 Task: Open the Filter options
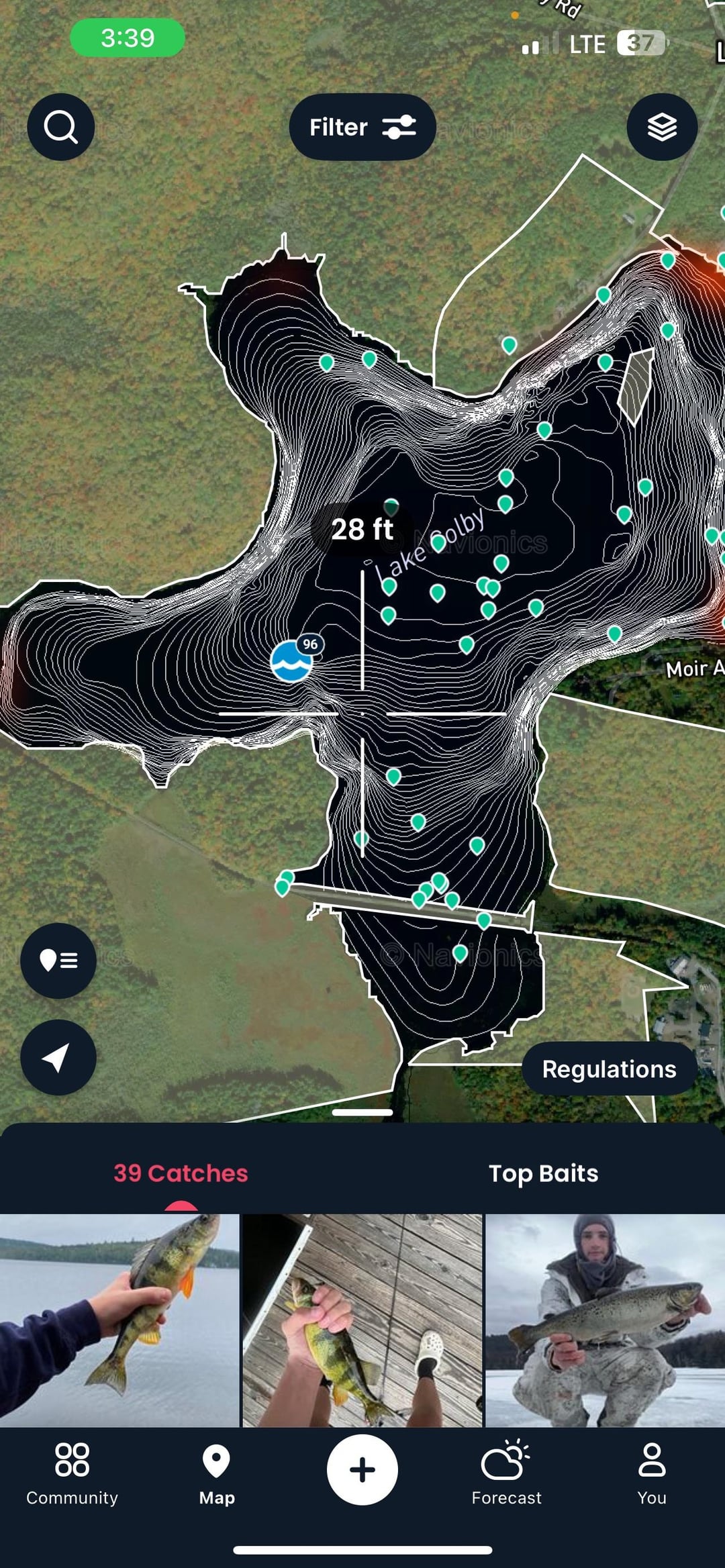tap(362, 127)
